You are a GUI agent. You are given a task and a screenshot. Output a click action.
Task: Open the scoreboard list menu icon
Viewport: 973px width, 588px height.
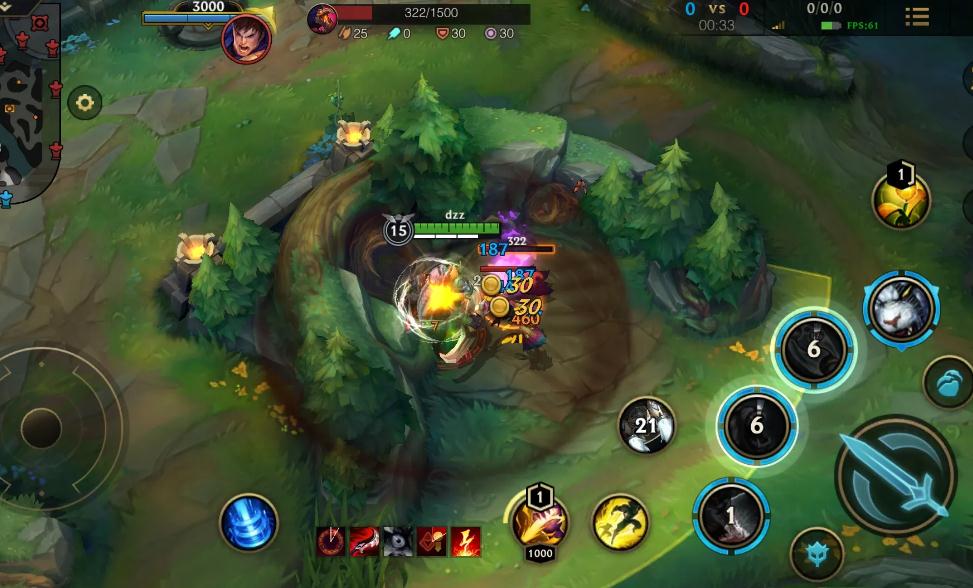point(916,16)
